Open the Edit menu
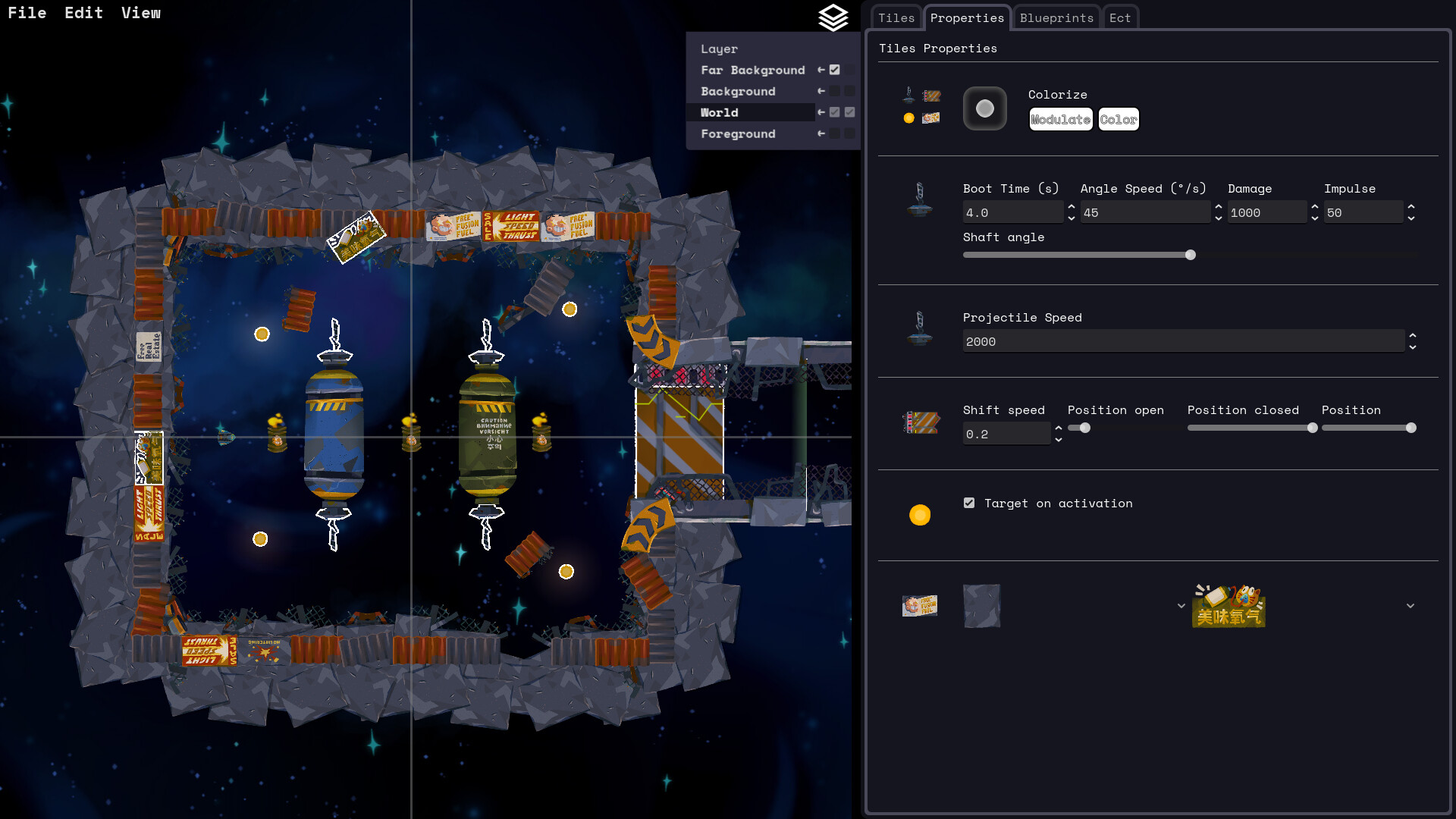The width and height of the screenshot is (1456, 819). point(83,12)
